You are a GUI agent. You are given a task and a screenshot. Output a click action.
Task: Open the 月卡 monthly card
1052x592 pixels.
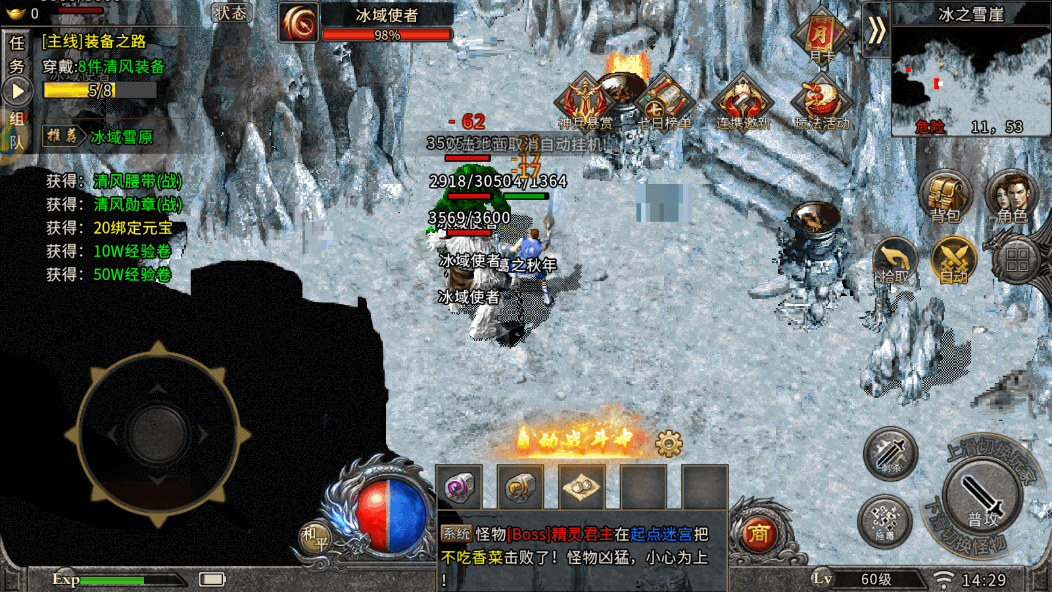821,36
